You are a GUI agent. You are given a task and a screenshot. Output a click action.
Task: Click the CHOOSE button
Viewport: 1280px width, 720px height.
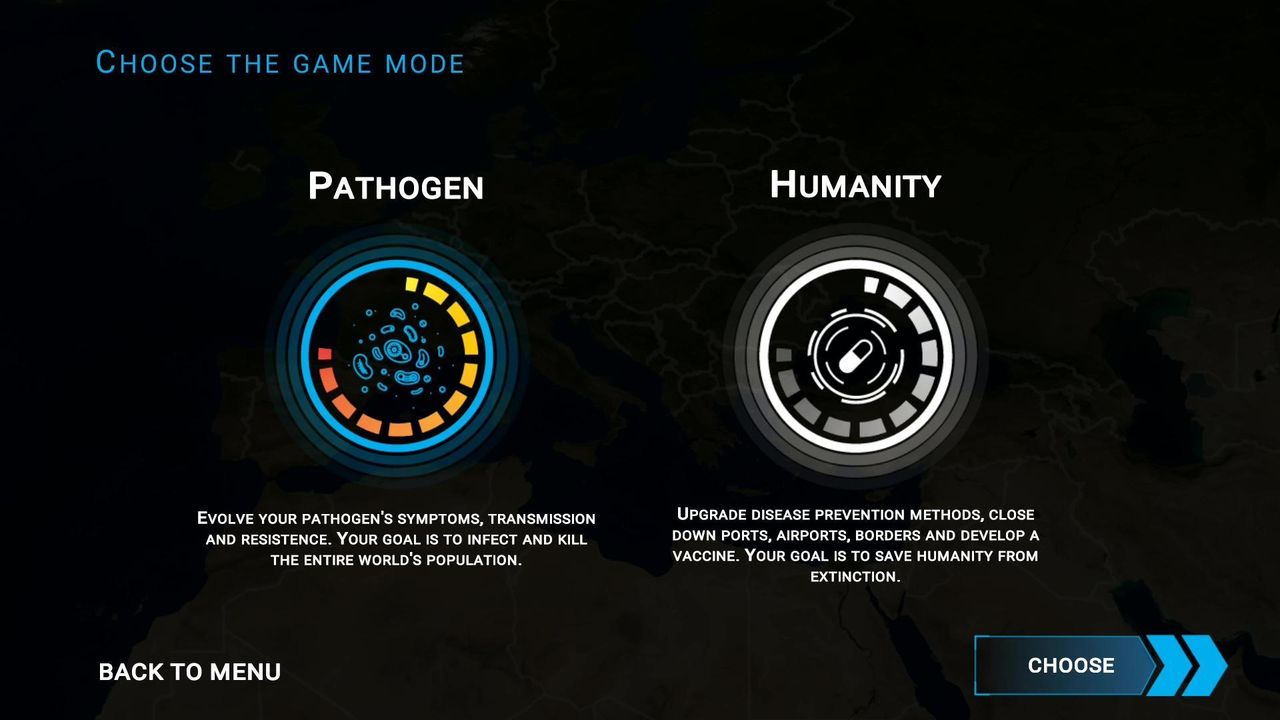[x=1071, y=665]
